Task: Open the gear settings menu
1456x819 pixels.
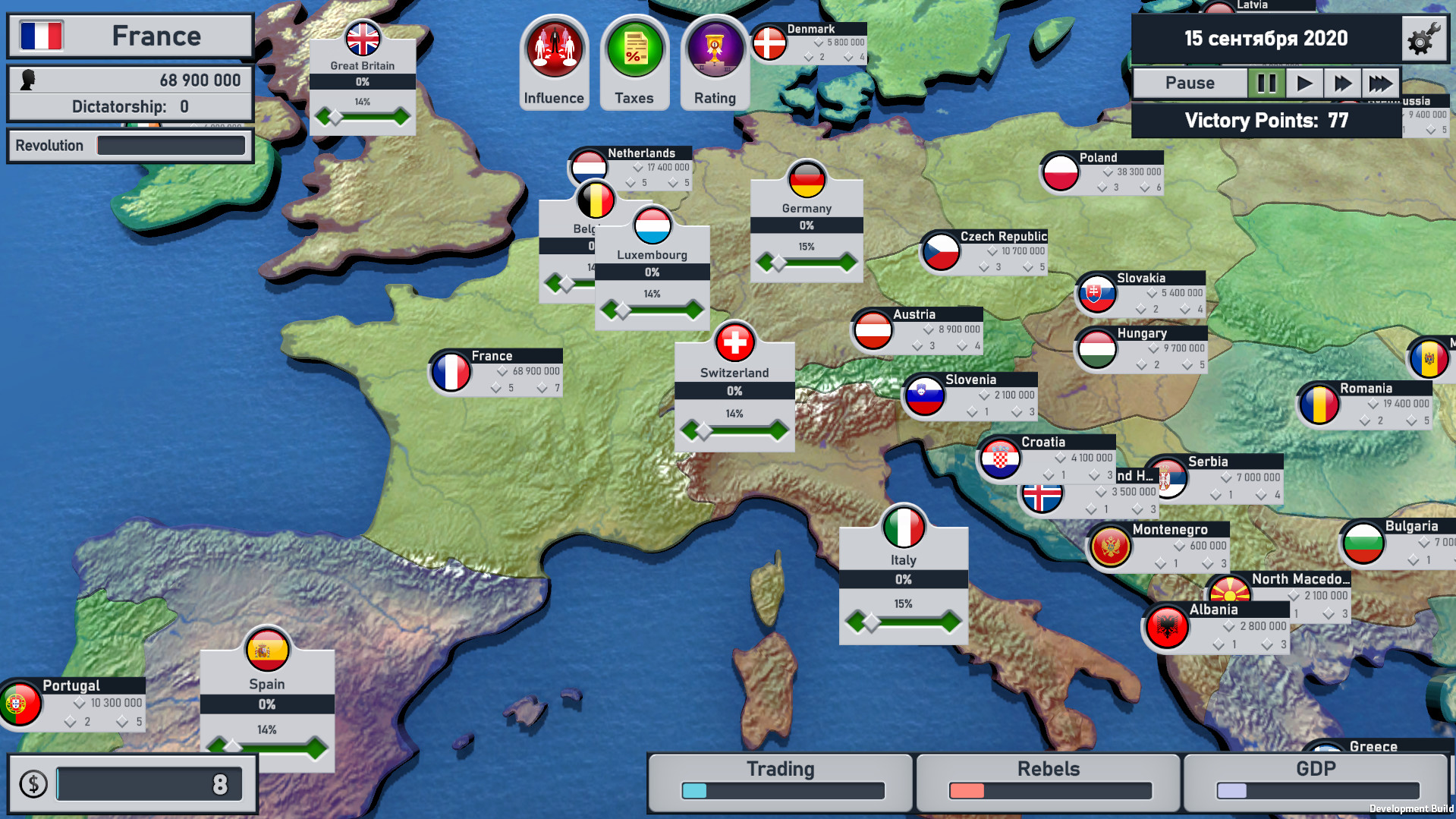Action: (x=1423, y=39)
